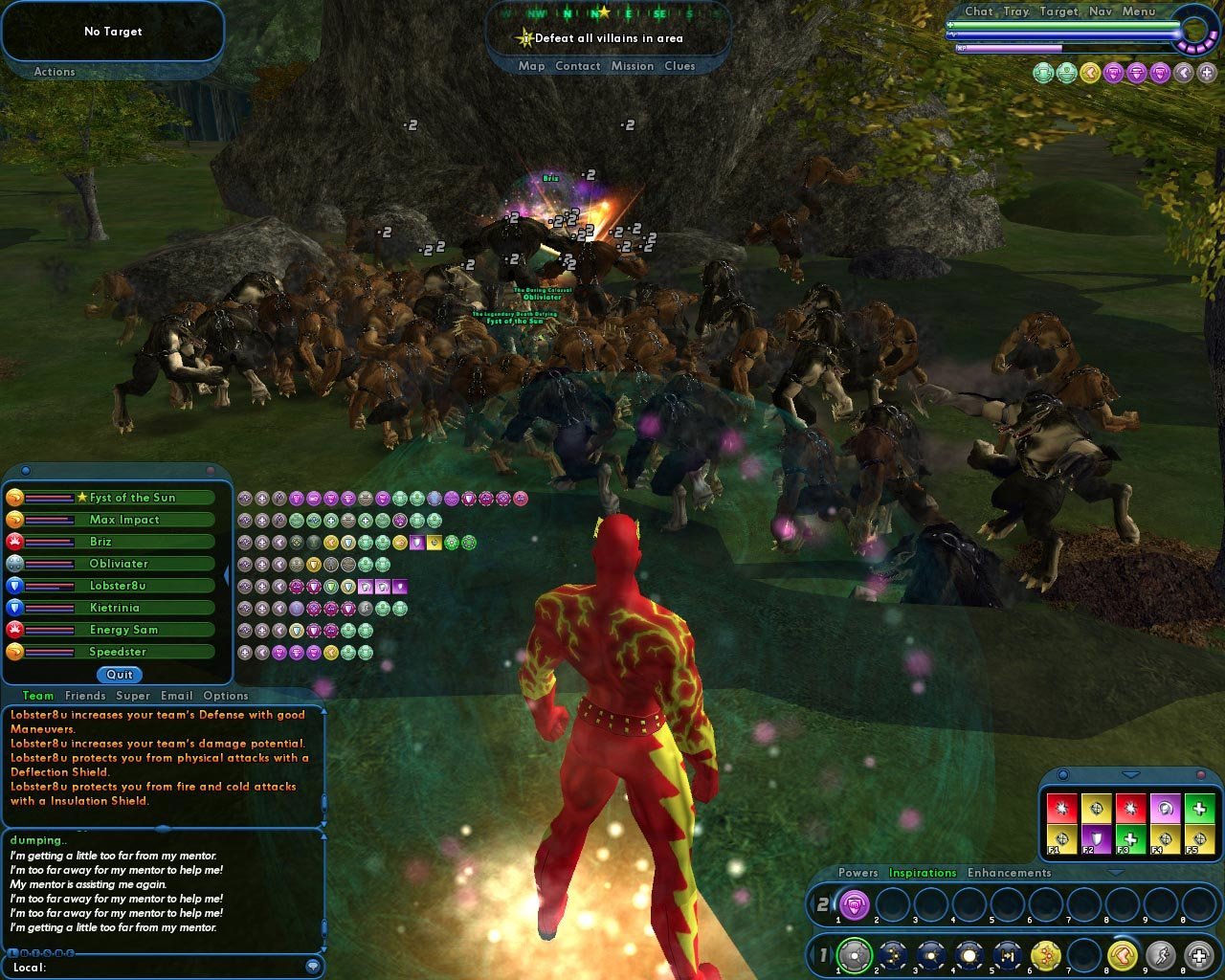Image resolution: width=1225 pixels, height=980 pixels.
Task: Open the Actions menu under No Target
Action: pyautogui.click(x=55, y=72)
